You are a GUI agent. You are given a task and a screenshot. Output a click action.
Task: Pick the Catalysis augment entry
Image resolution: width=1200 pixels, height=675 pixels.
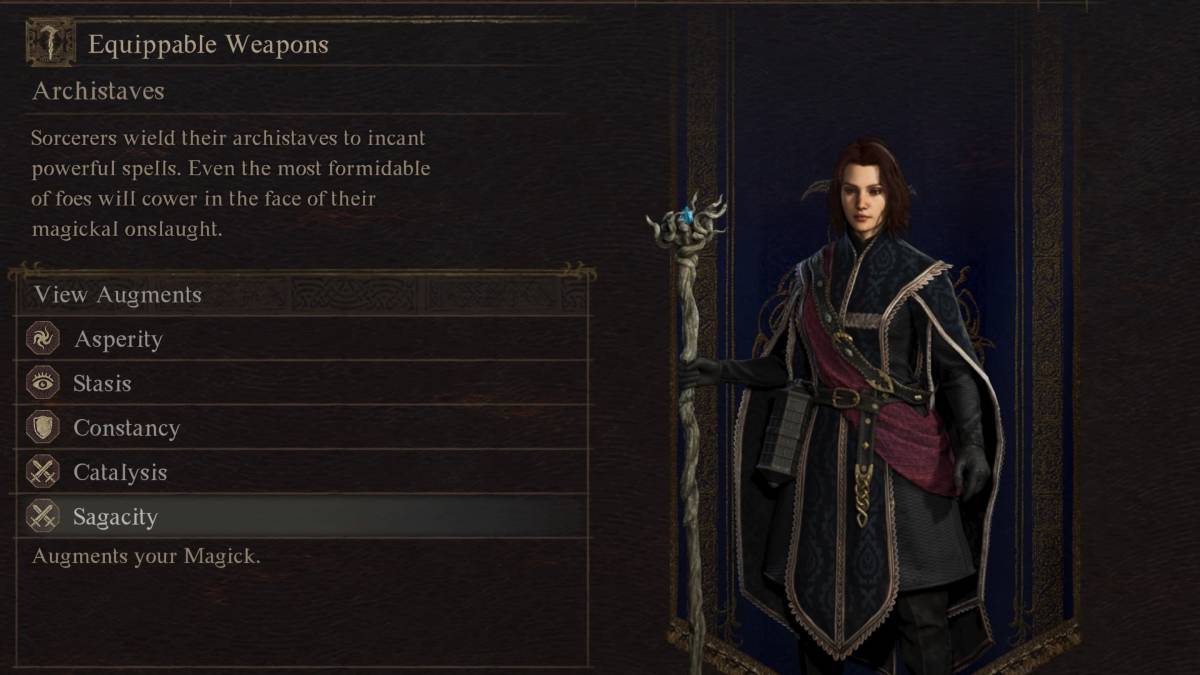click(x=120, y=472)
